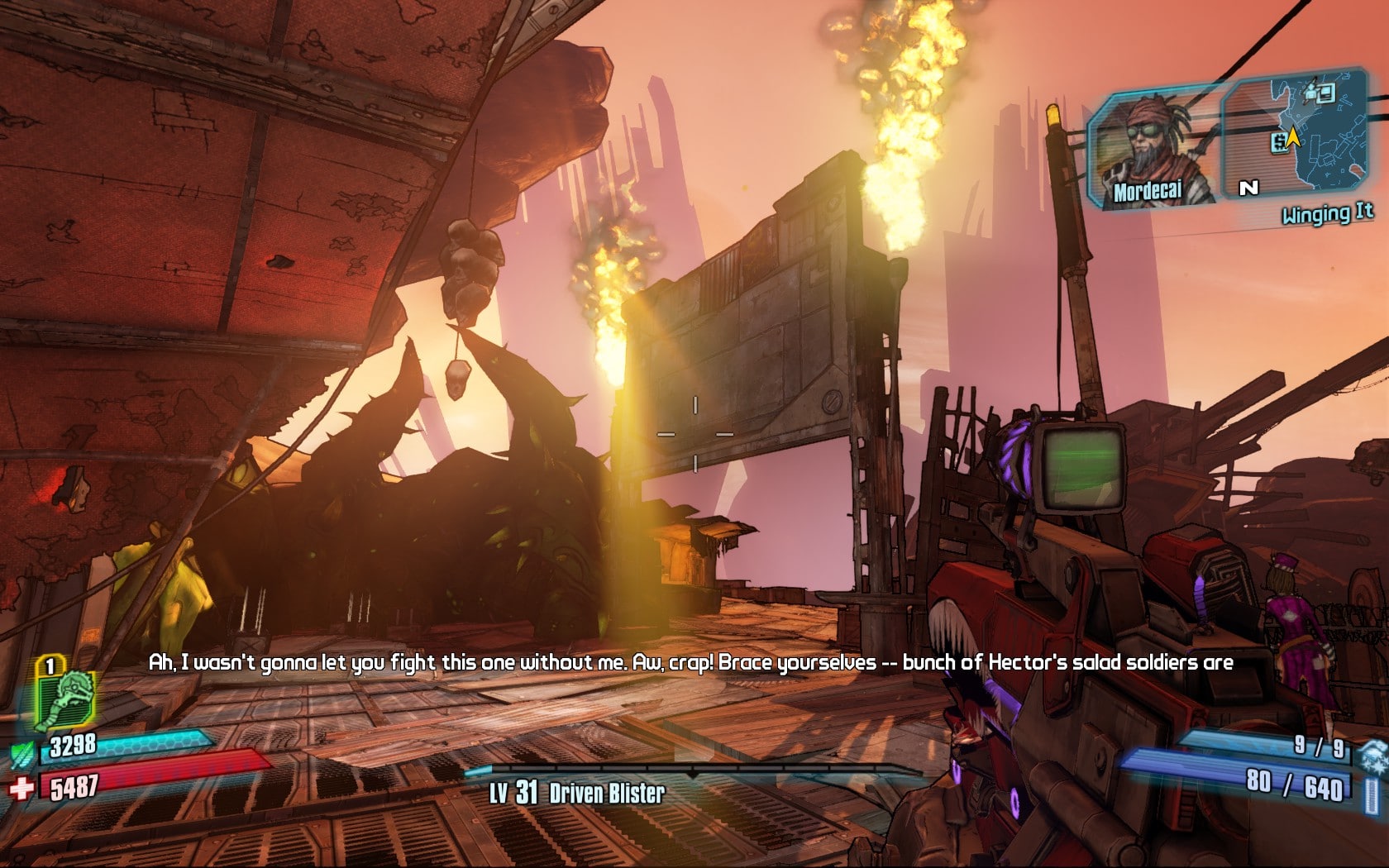Click the dollar vending machine icon on minimap

click(x=1280, y=144)
